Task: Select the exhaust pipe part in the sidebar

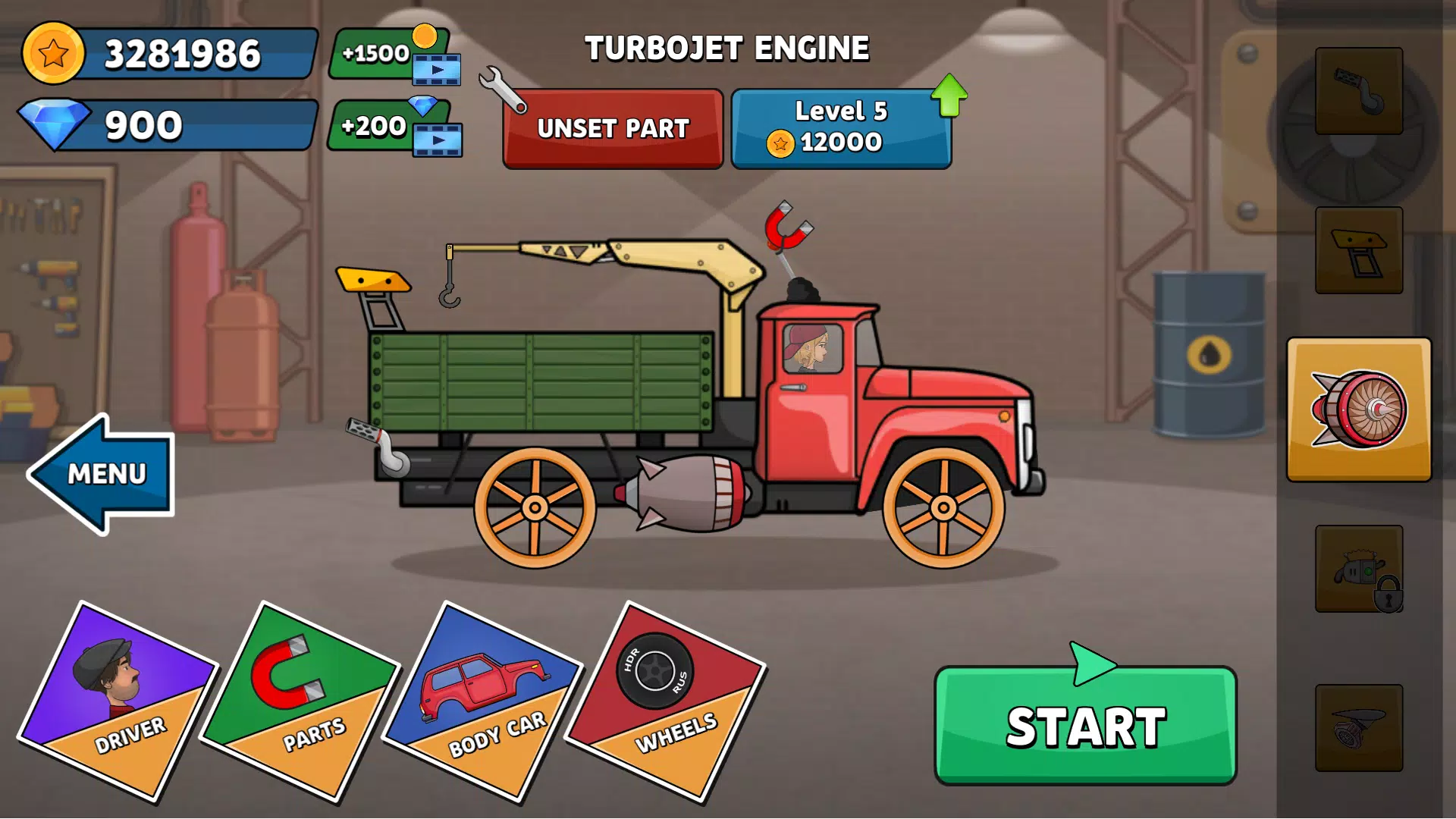Action: pos(1357,91)
